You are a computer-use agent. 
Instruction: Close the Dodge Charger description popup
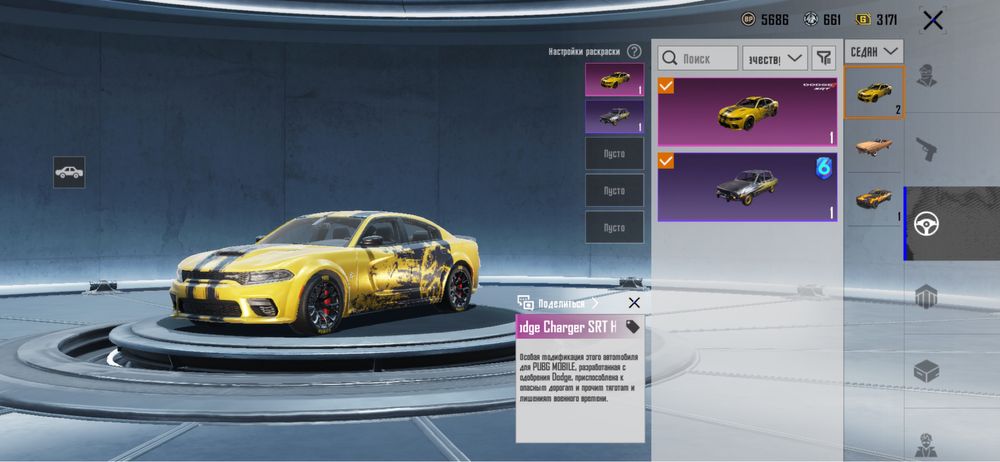click(634, 302)
